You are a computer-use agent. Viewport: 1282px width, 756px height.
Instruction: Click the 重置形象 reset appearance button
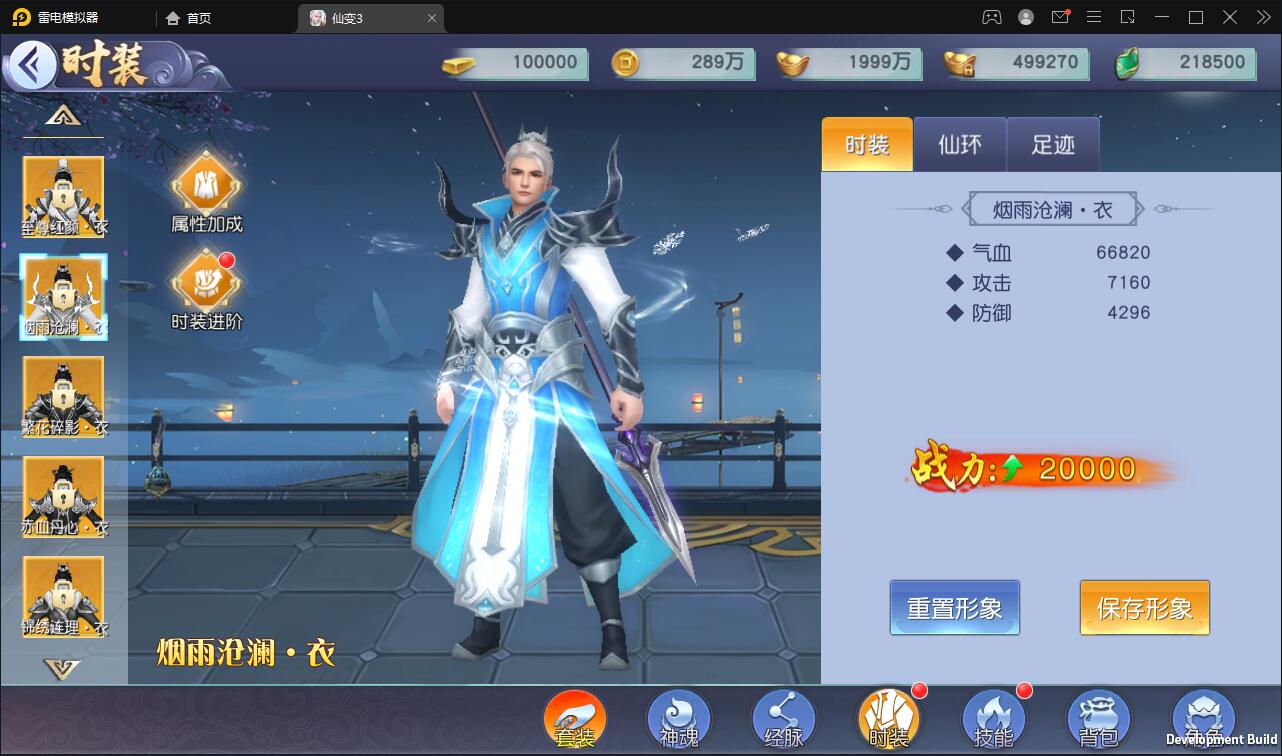click(x=954, y=607)
